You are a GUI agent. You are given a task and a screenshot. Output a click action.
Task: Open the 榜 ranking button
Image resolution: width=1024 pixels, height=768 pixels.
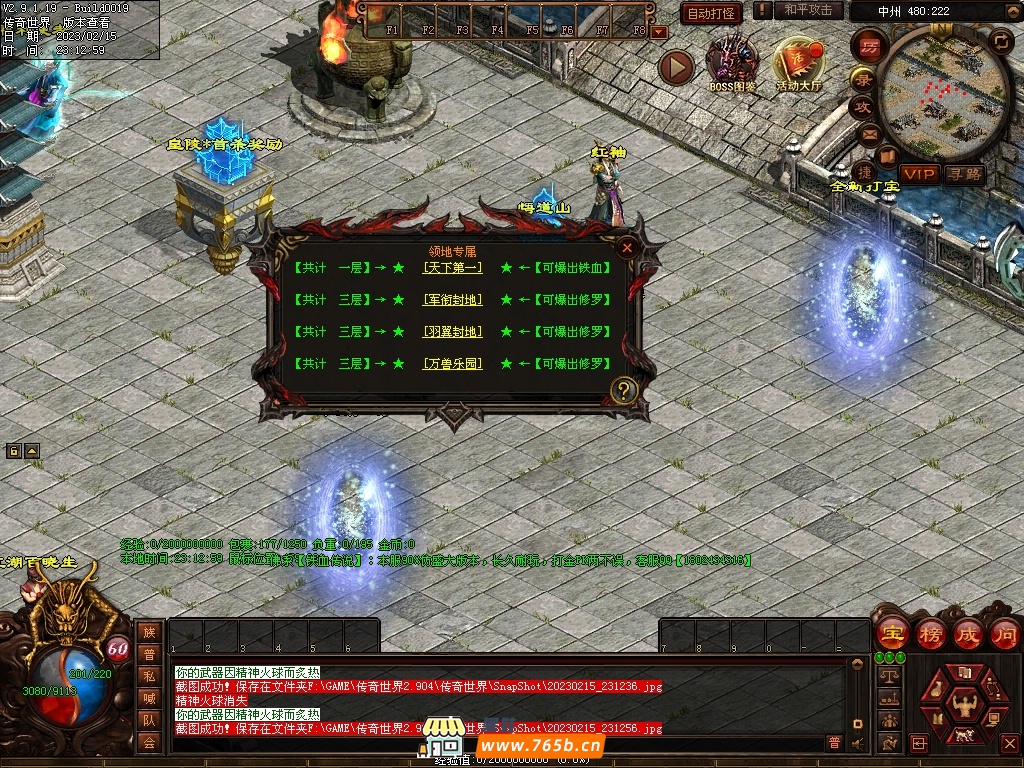pos(930,634)
